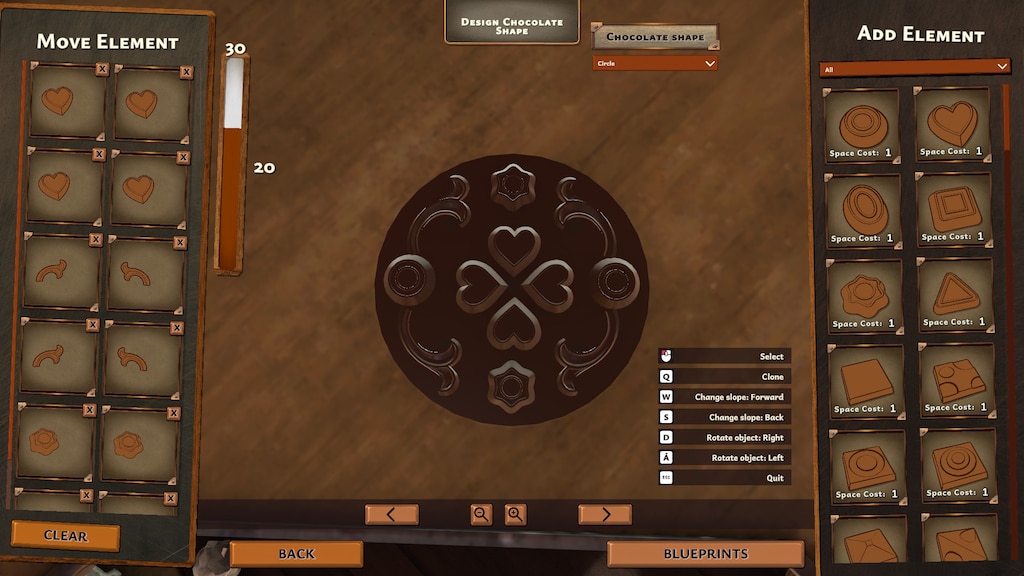
Task: Open the Circle shape dropdown
Action: pyautogui.click(x=655, y=63)
